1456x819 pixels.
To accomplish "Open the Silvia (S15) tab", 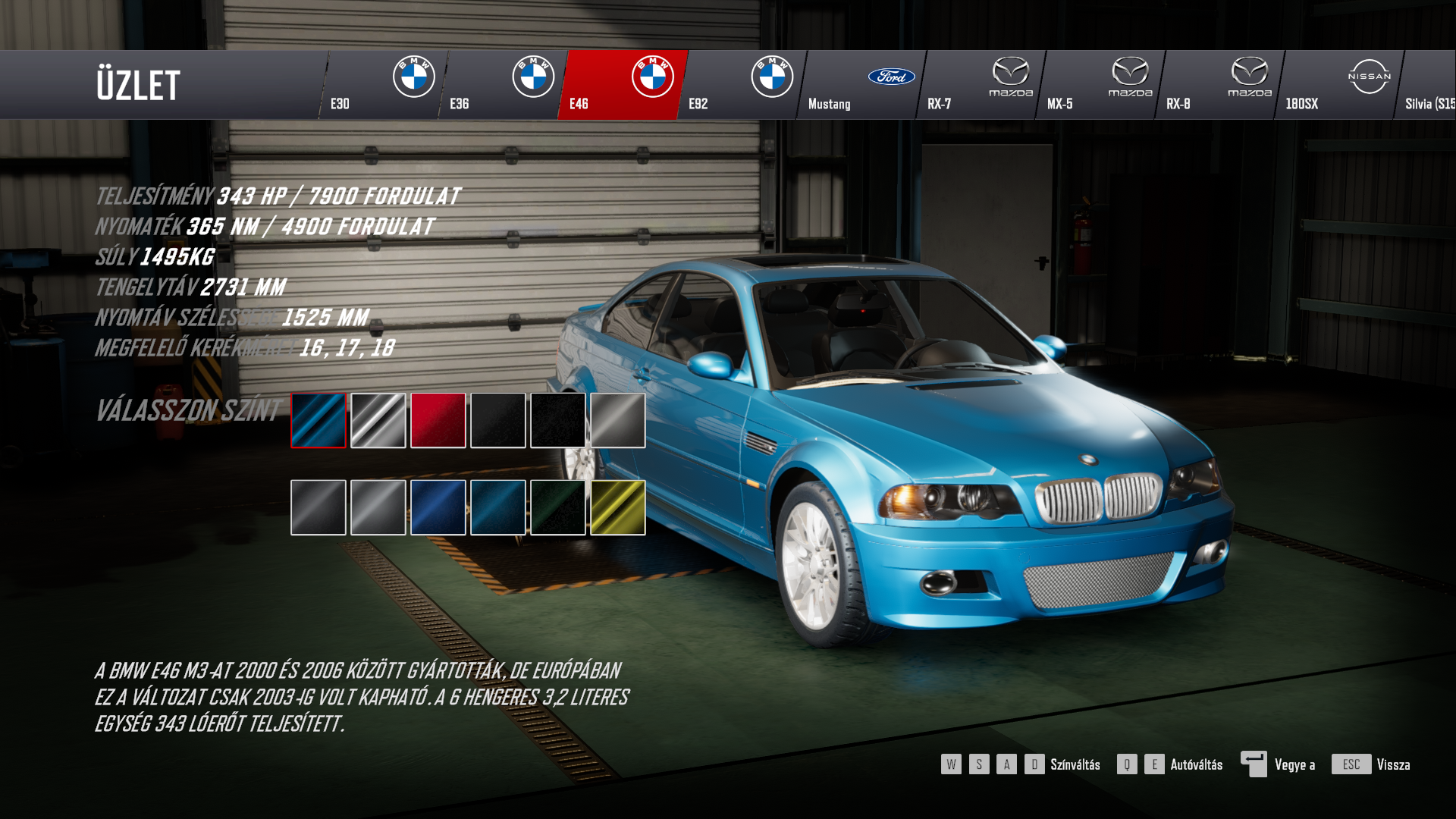I will point(1429,85).
